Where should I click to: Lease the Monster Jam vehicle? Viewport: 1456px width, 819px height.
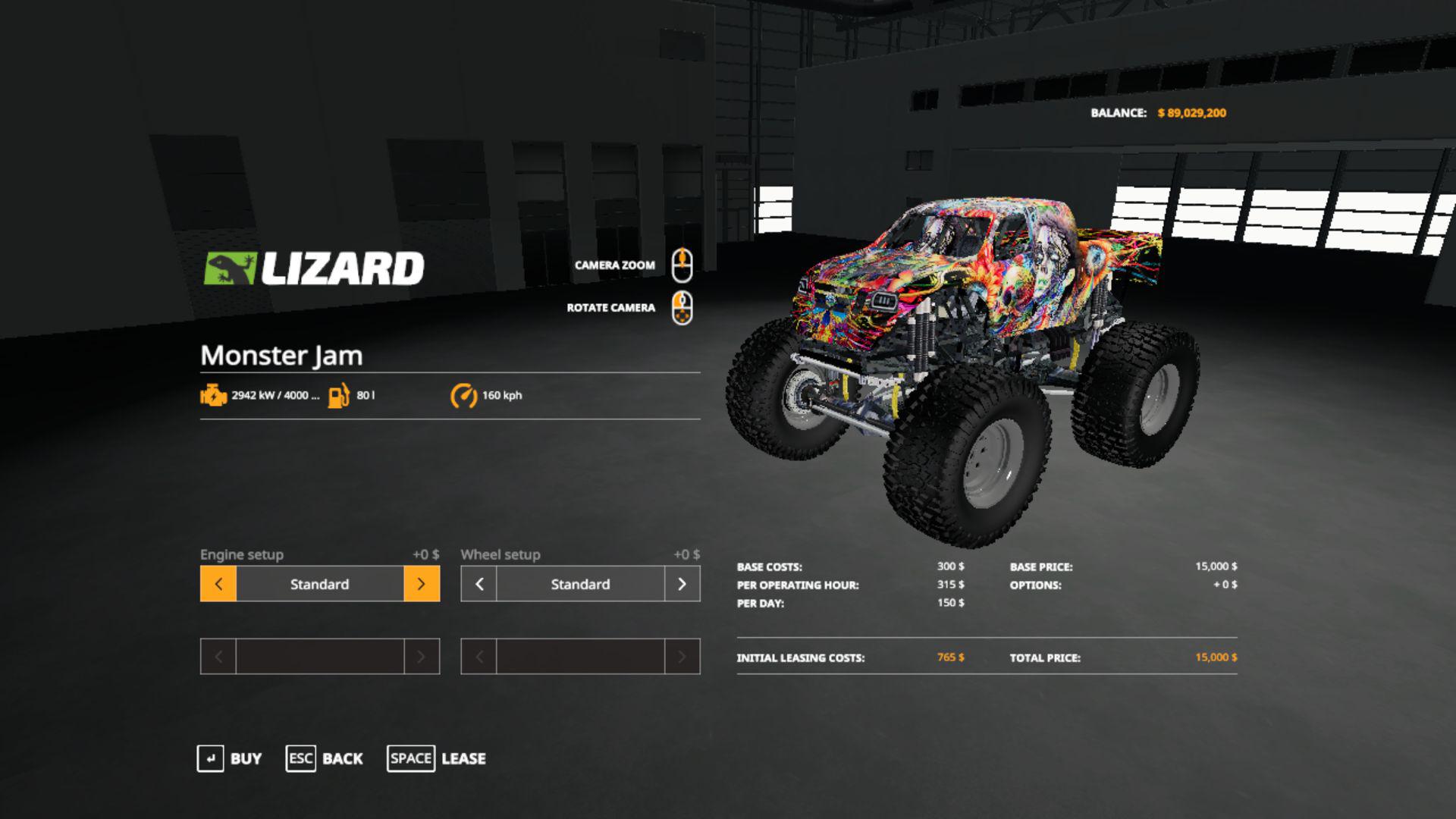(437, 758)
